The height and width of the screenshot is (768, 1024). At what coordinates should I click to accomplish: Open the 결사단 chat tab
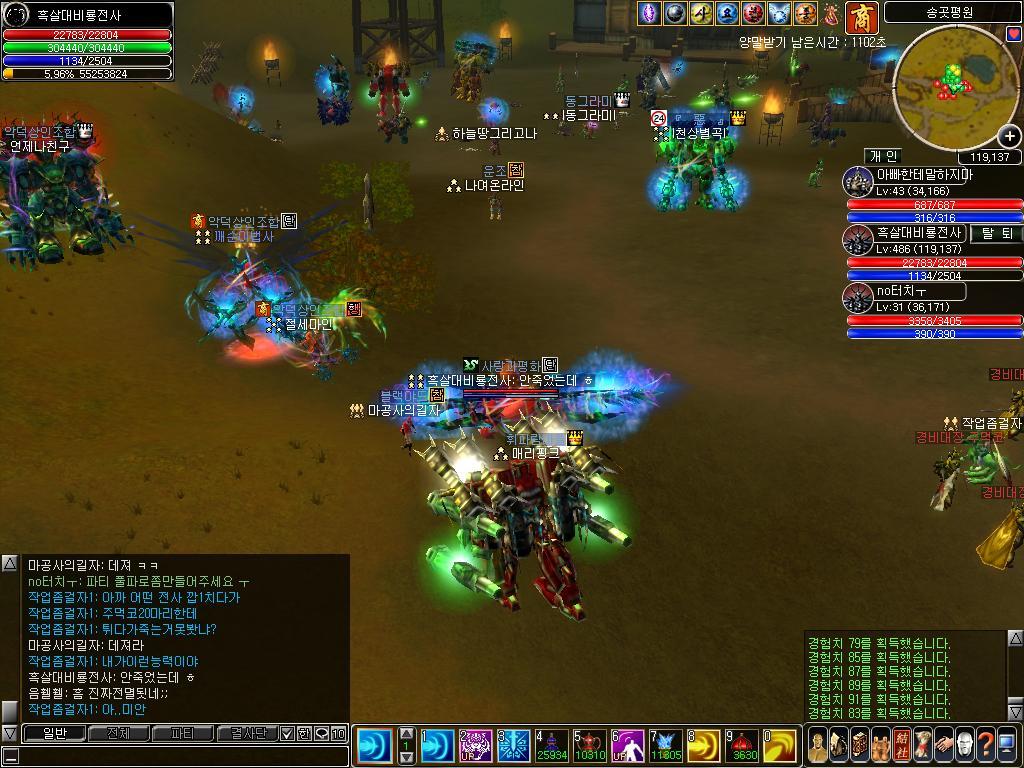click(246, 733)
